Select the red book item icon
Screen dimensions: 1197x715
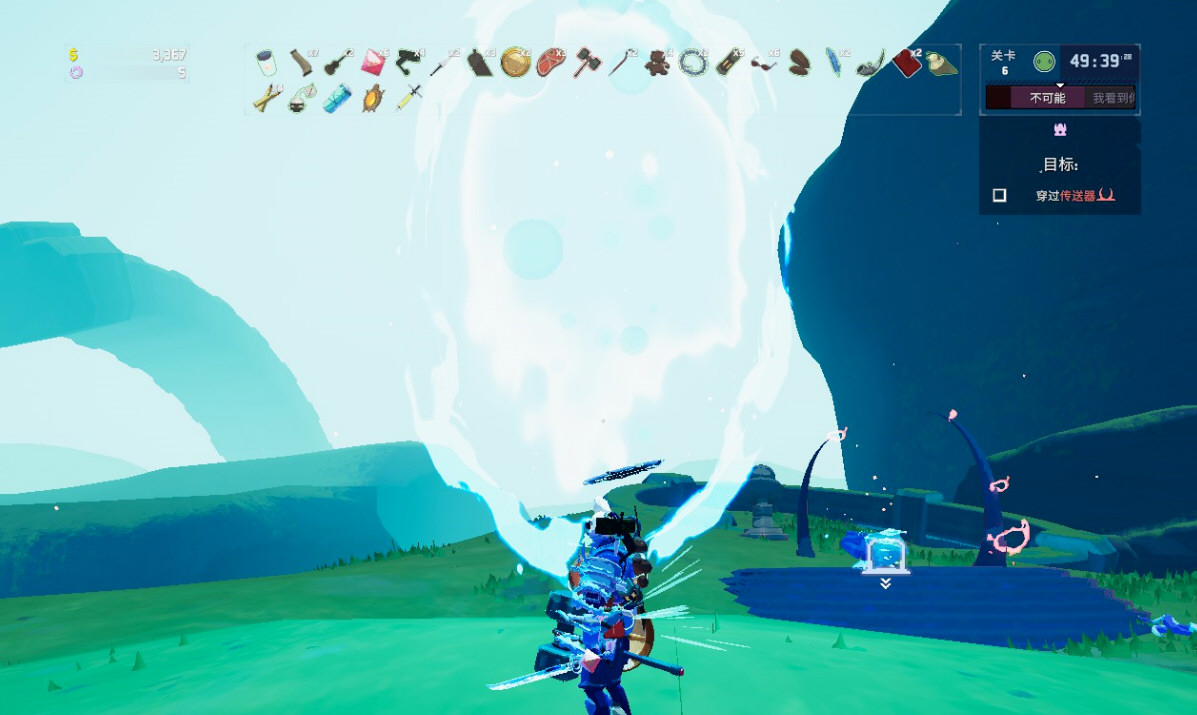pyautogui.click(x=905, y=63)
